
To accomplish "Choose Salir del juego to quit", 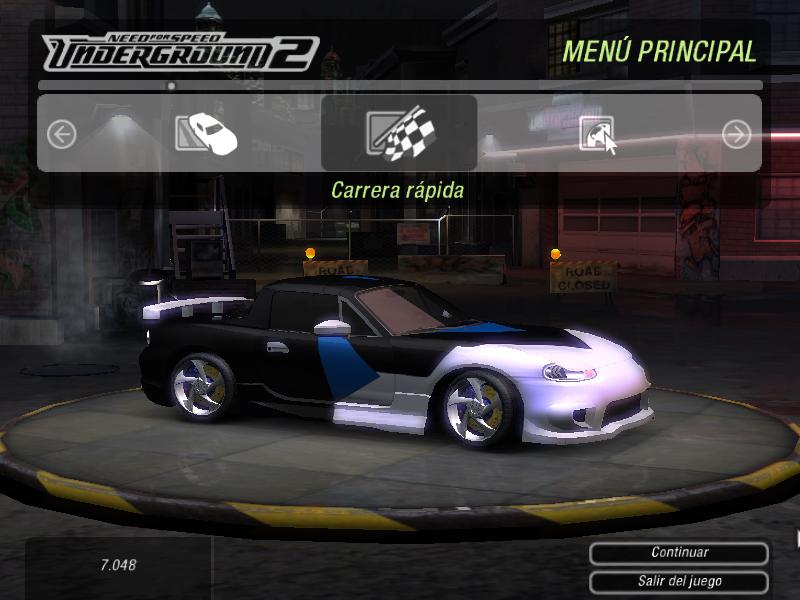I will (679, 581).
